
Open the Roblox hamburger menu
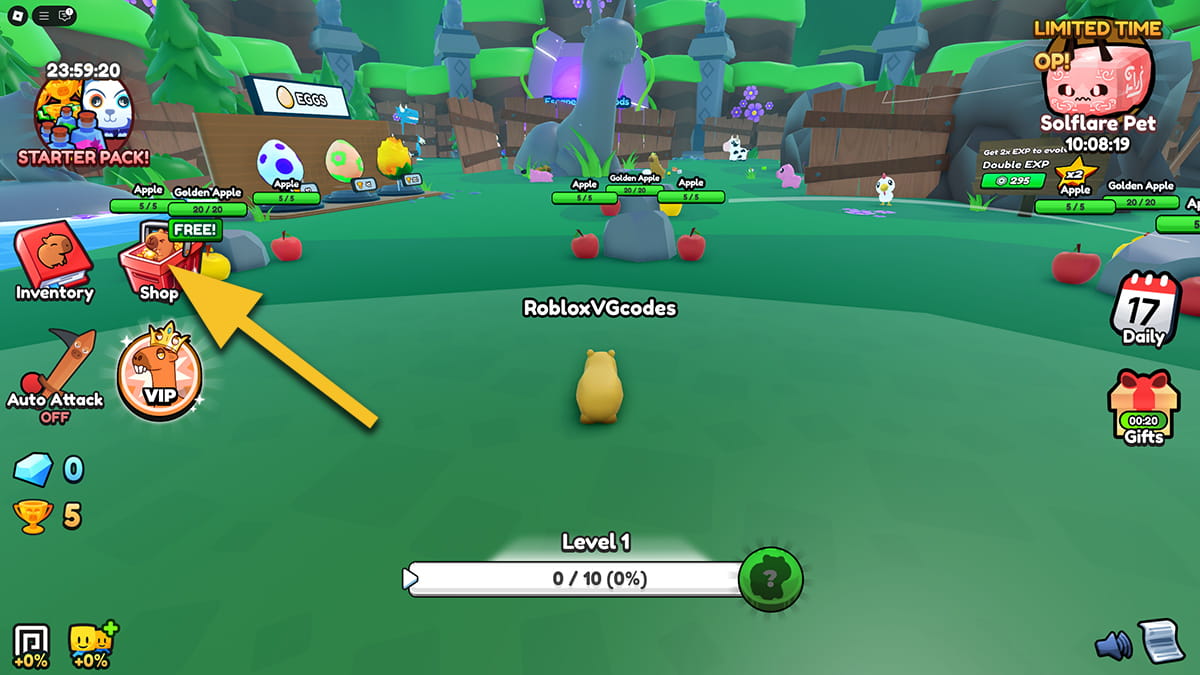(x=42, y=15)
